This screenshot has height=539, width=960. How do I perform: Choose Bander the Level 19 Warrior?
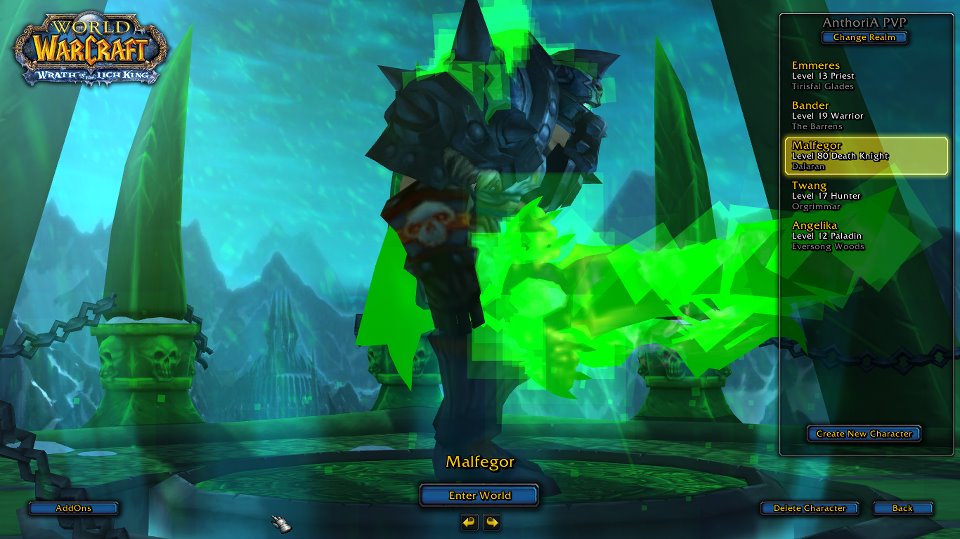pos(865,116)
